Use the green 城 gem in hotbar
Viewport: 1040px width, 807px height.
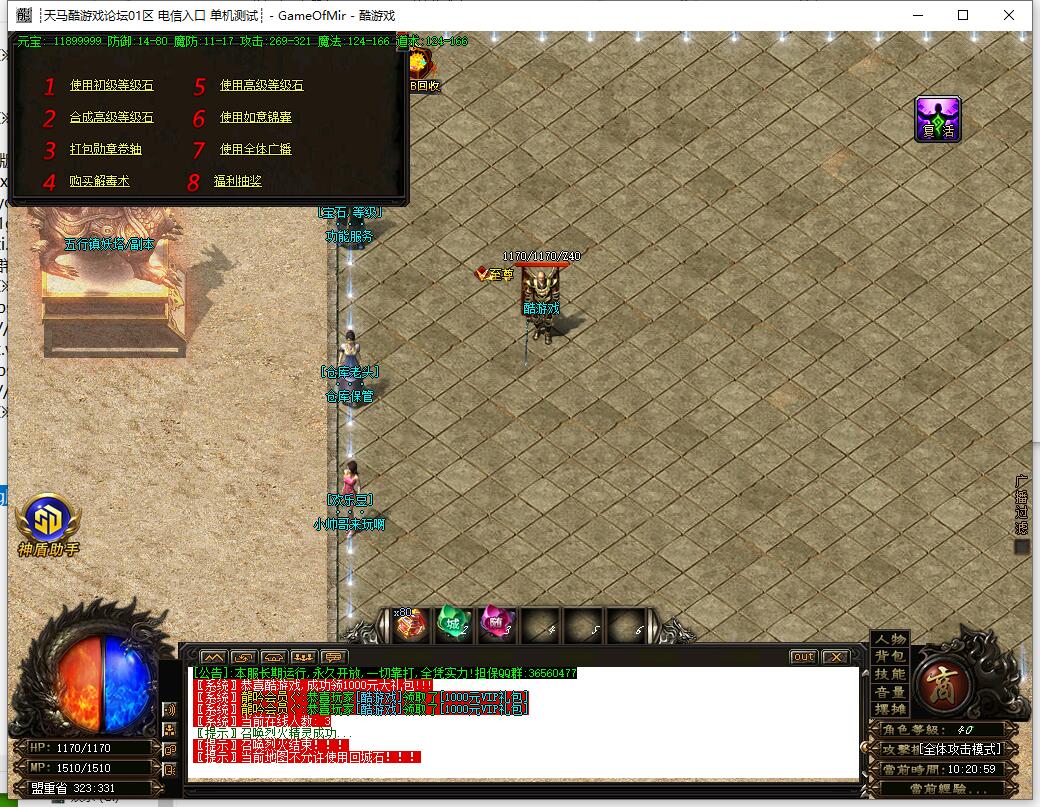click(x=454, y=624)
